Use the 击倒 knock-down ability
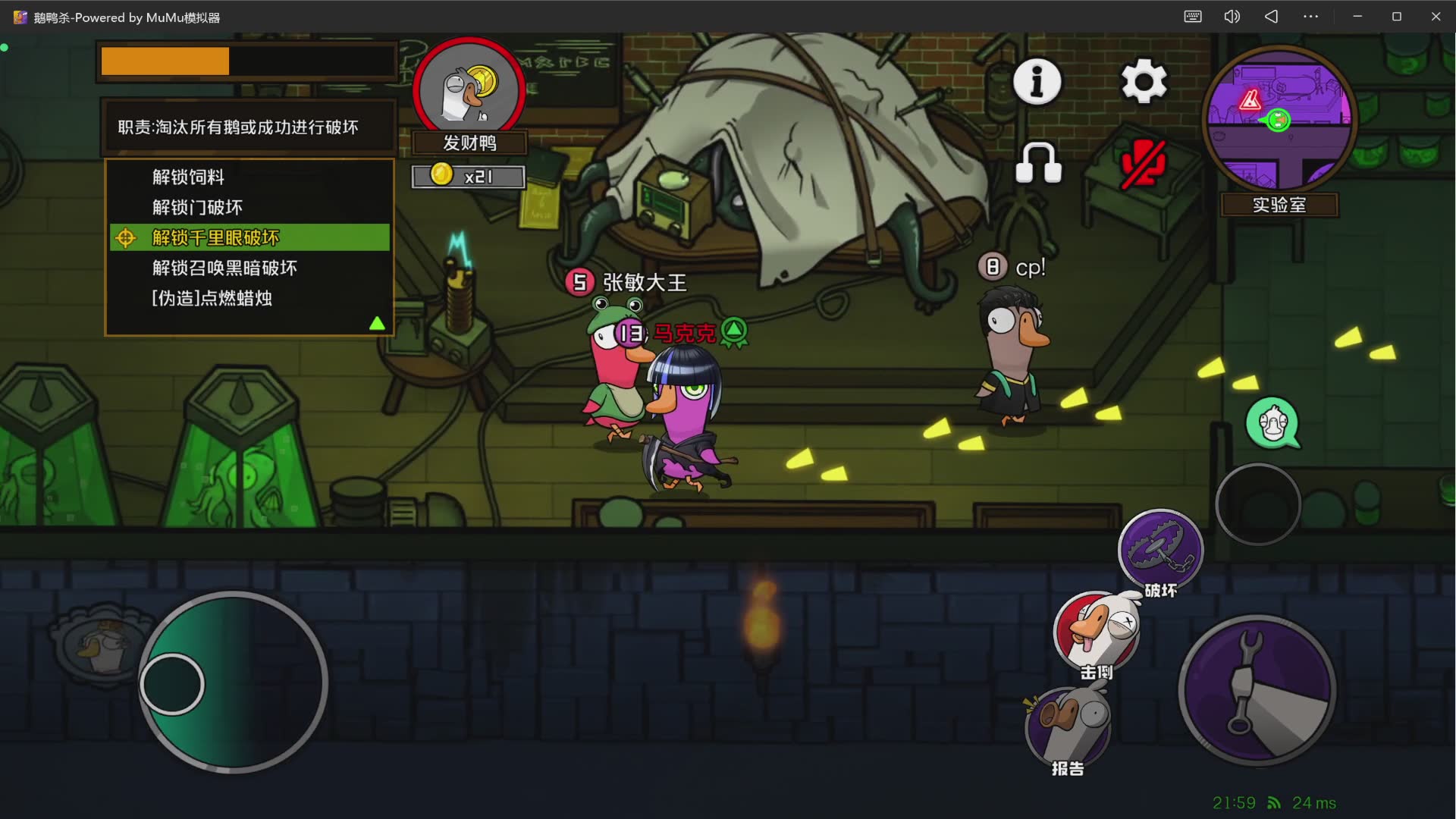Image resolution: width=1456 pixels, height=819 pixels. pos(1096,632)
